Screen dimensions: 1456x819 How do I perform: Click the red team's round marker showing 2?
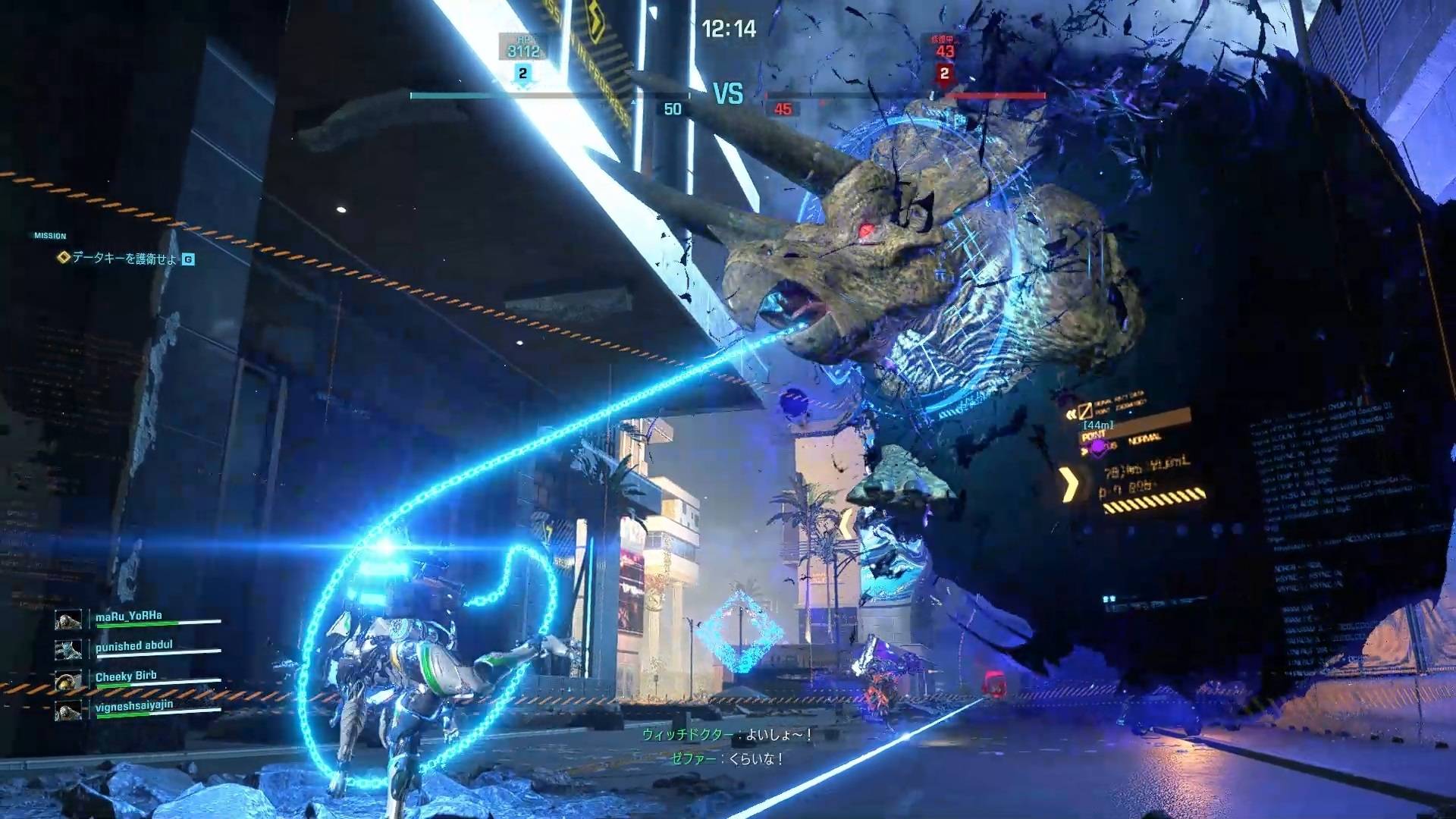[x=944, y=74]
